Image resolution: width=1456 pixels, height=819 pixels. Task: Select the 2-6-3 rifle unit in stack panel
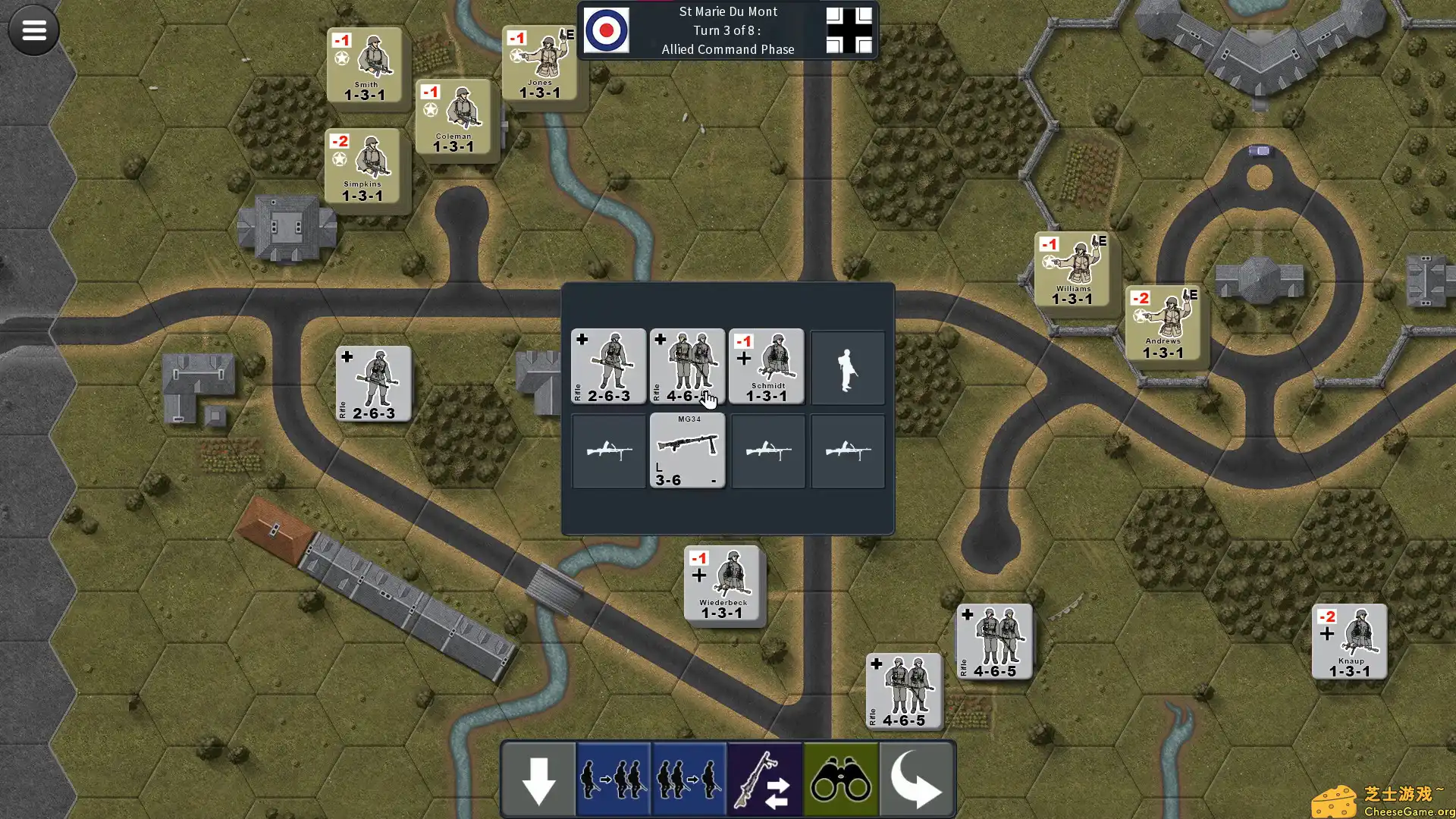tap(608, 366)
